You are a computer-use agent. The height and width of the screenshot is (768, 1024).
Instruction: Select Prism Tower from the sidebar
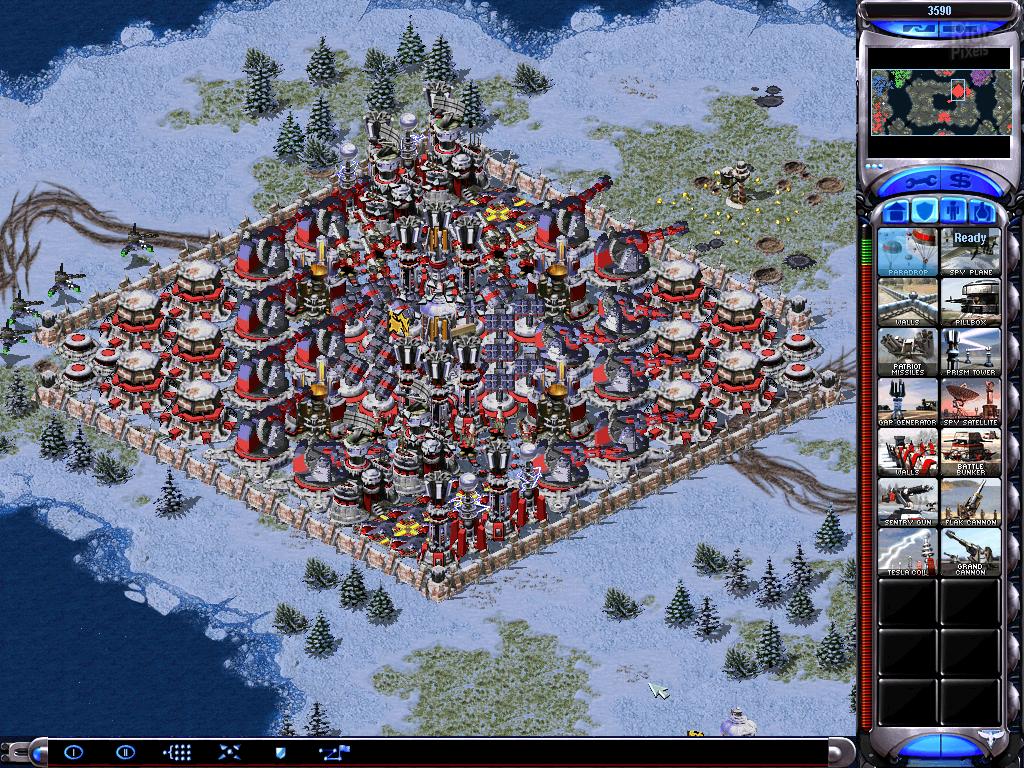(x=970, y=351)
